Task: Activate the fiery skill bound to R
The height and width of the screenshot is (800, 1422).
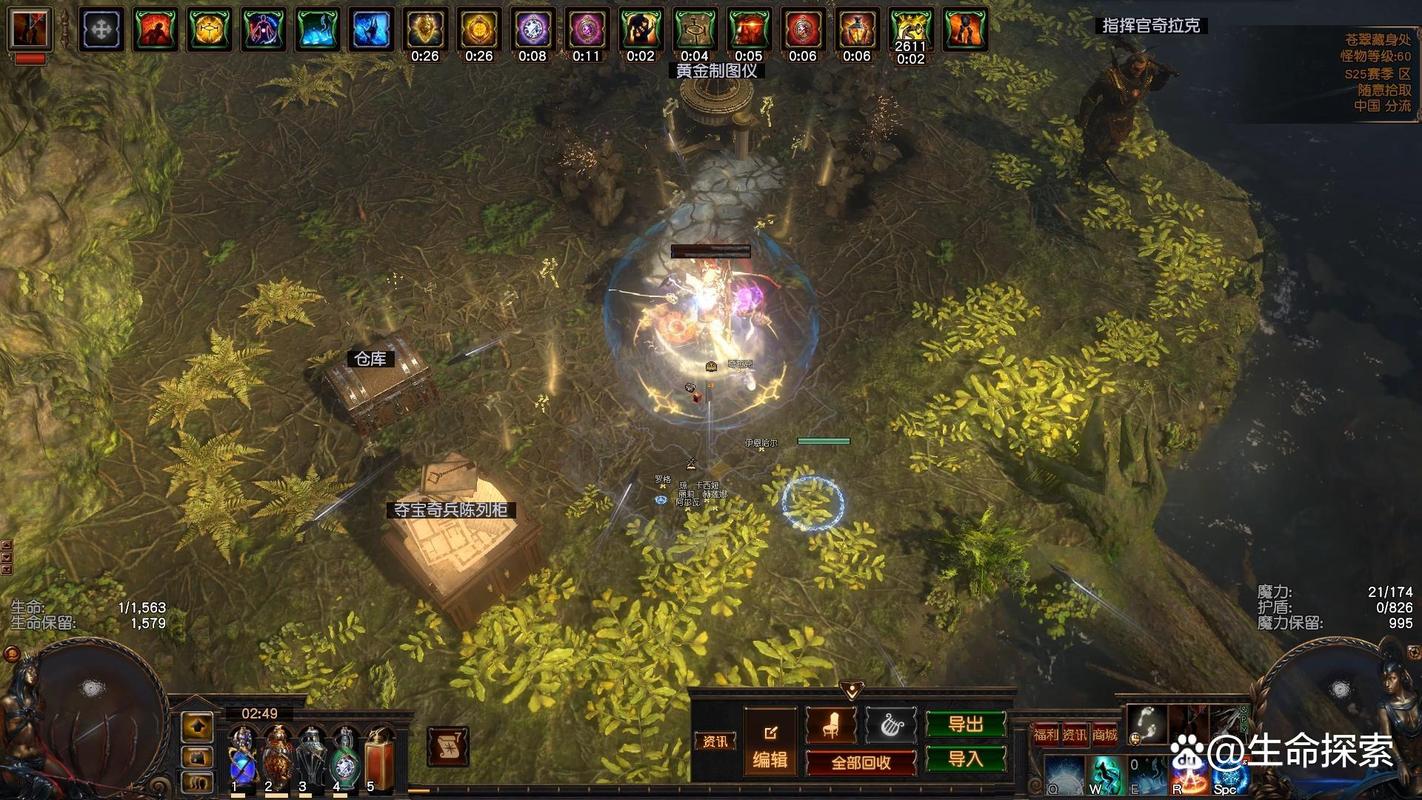Action: tap(1188, 775)
